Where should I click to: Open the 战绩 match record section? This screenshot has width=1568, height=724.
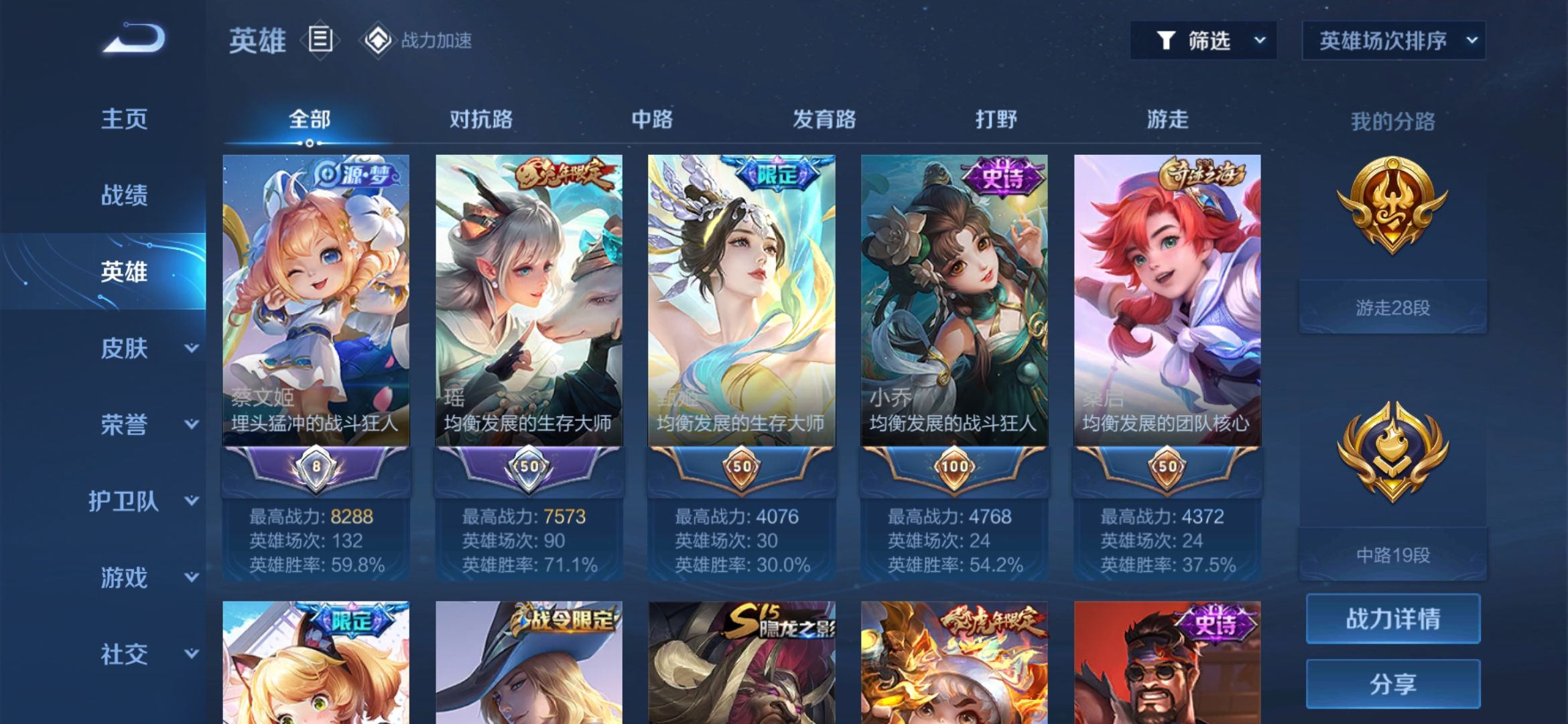tap(124, 196)
